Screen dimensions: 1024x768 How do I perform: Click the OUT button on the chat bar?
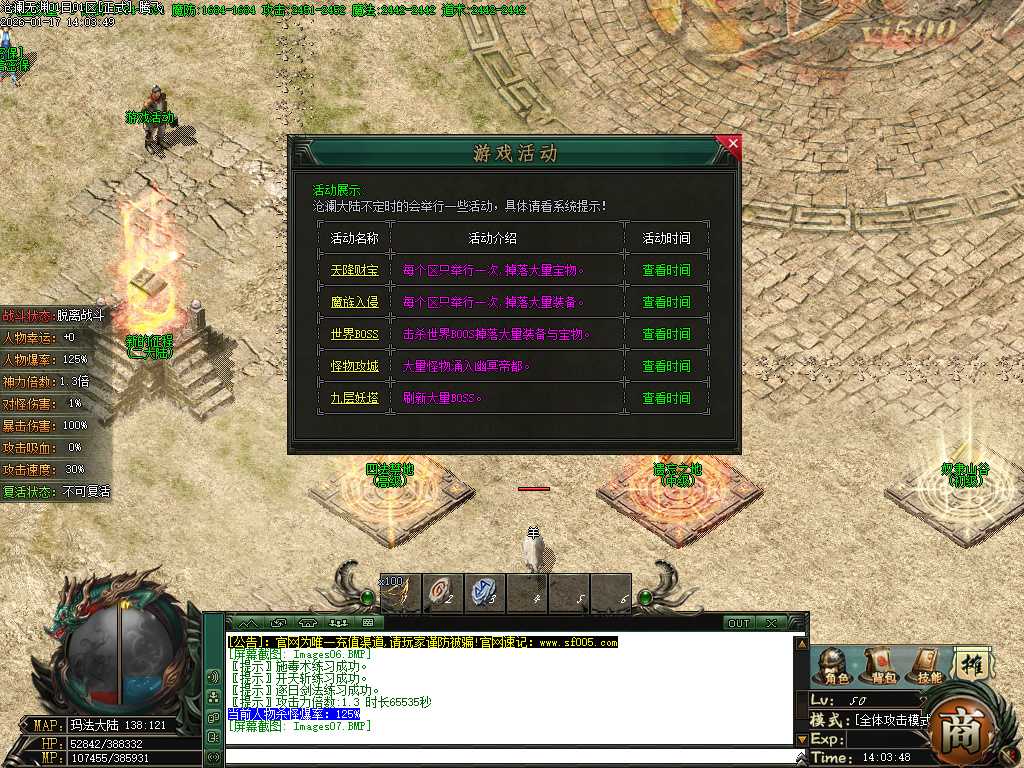click(738, 623)
